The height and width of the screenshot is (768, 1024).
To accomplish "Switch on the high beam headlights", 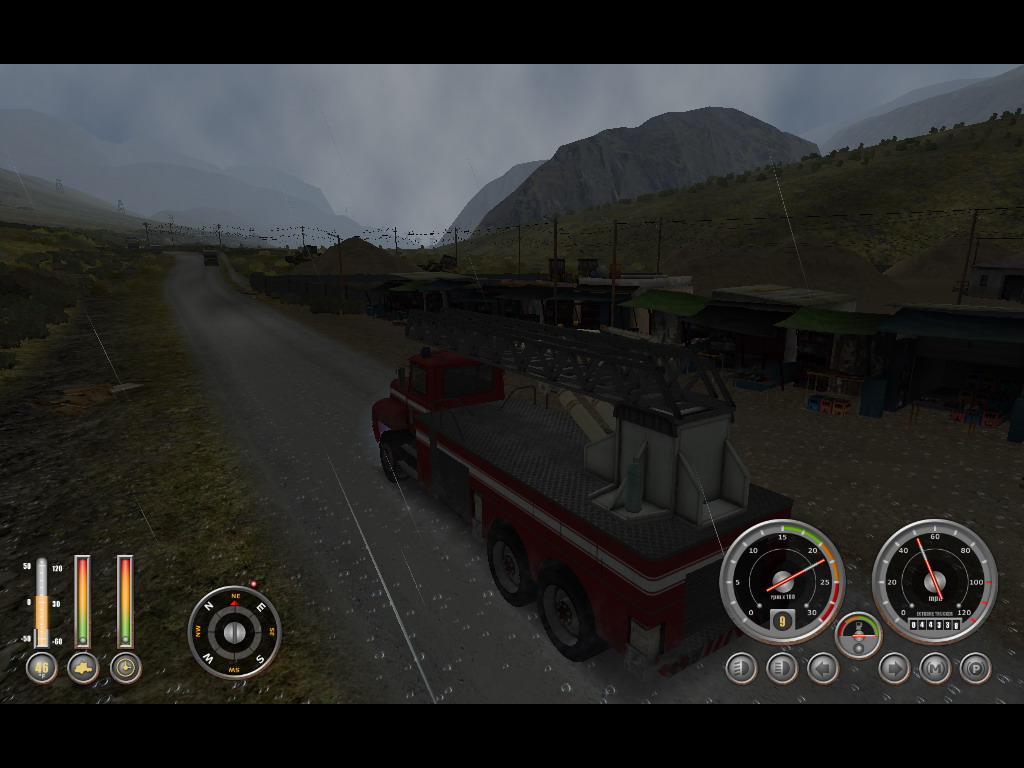I will coord(782,668).
